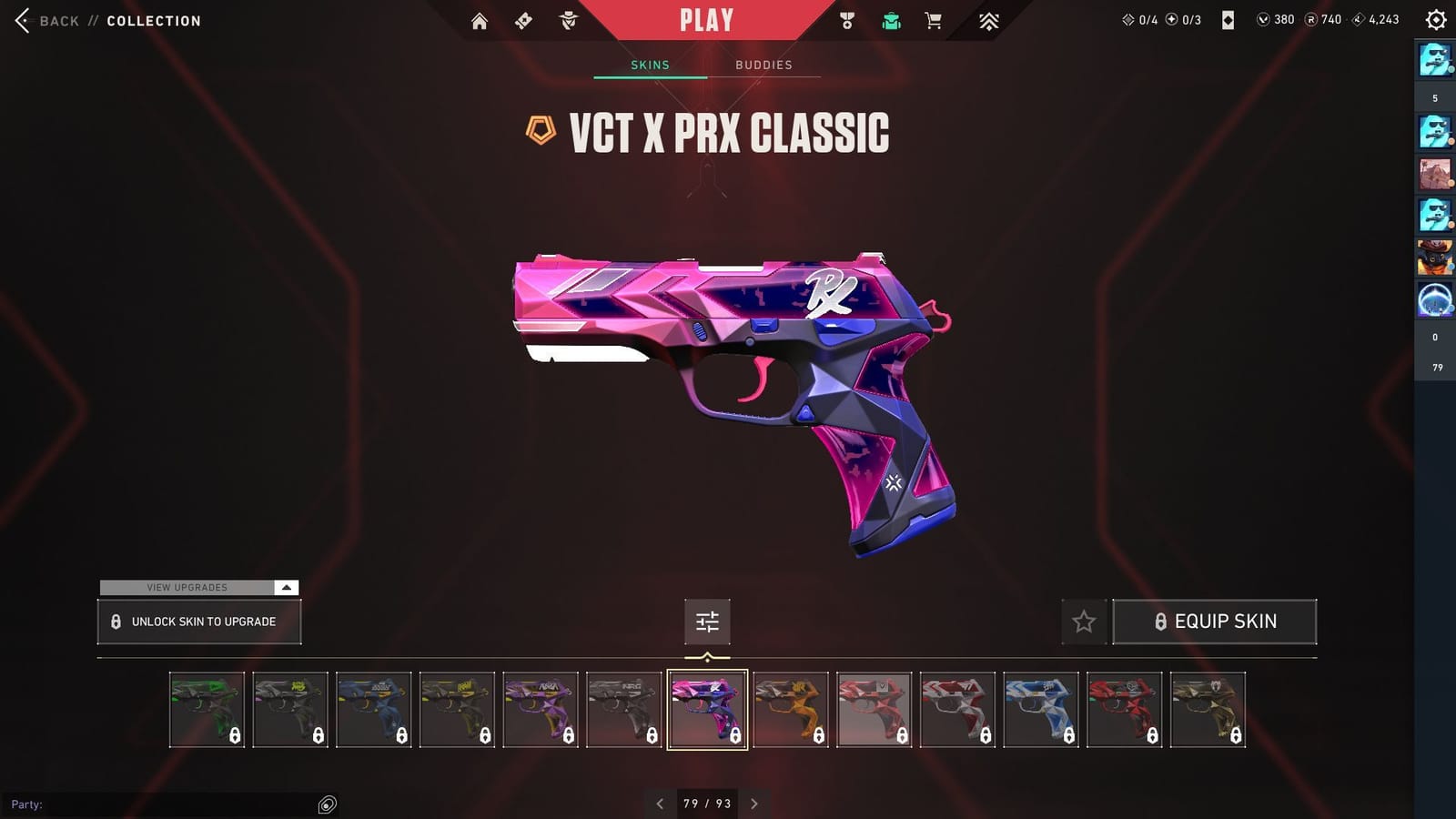
Task: Go to the next skin page with the right chevron
Action: tap(753, 804)
